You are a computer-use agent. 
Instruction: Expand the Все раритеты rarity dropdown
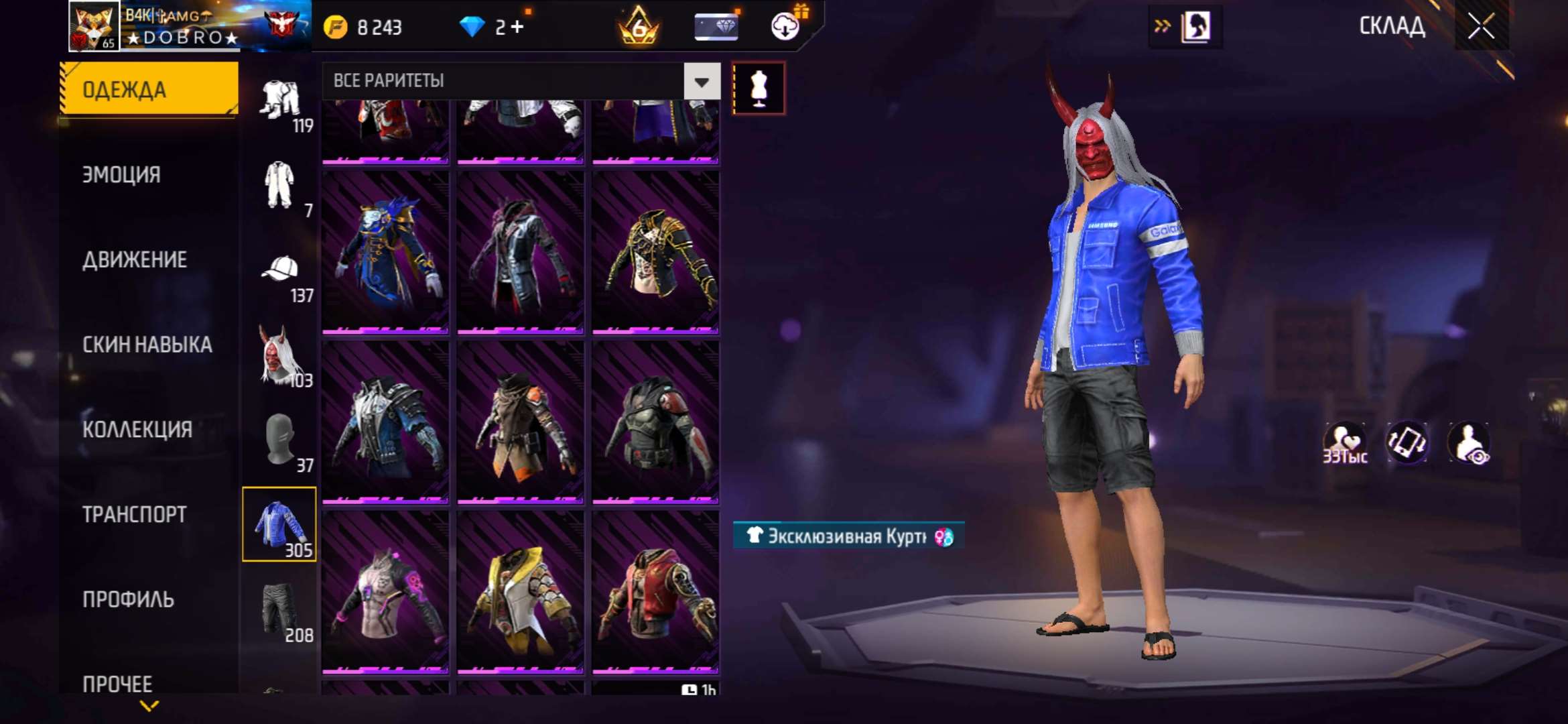point(702,82)
